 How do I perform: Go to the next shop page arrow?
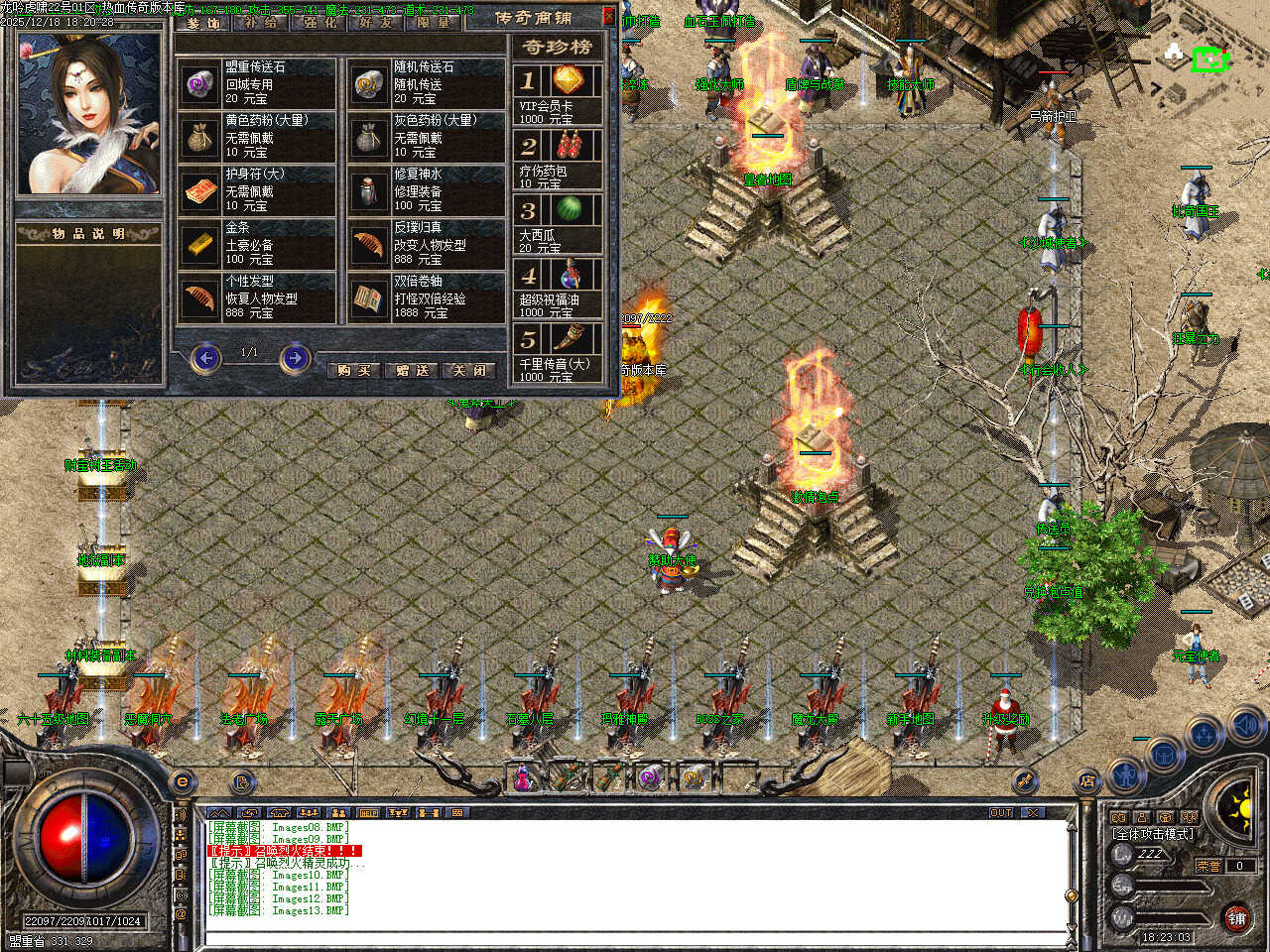click(x=295, y=357)
